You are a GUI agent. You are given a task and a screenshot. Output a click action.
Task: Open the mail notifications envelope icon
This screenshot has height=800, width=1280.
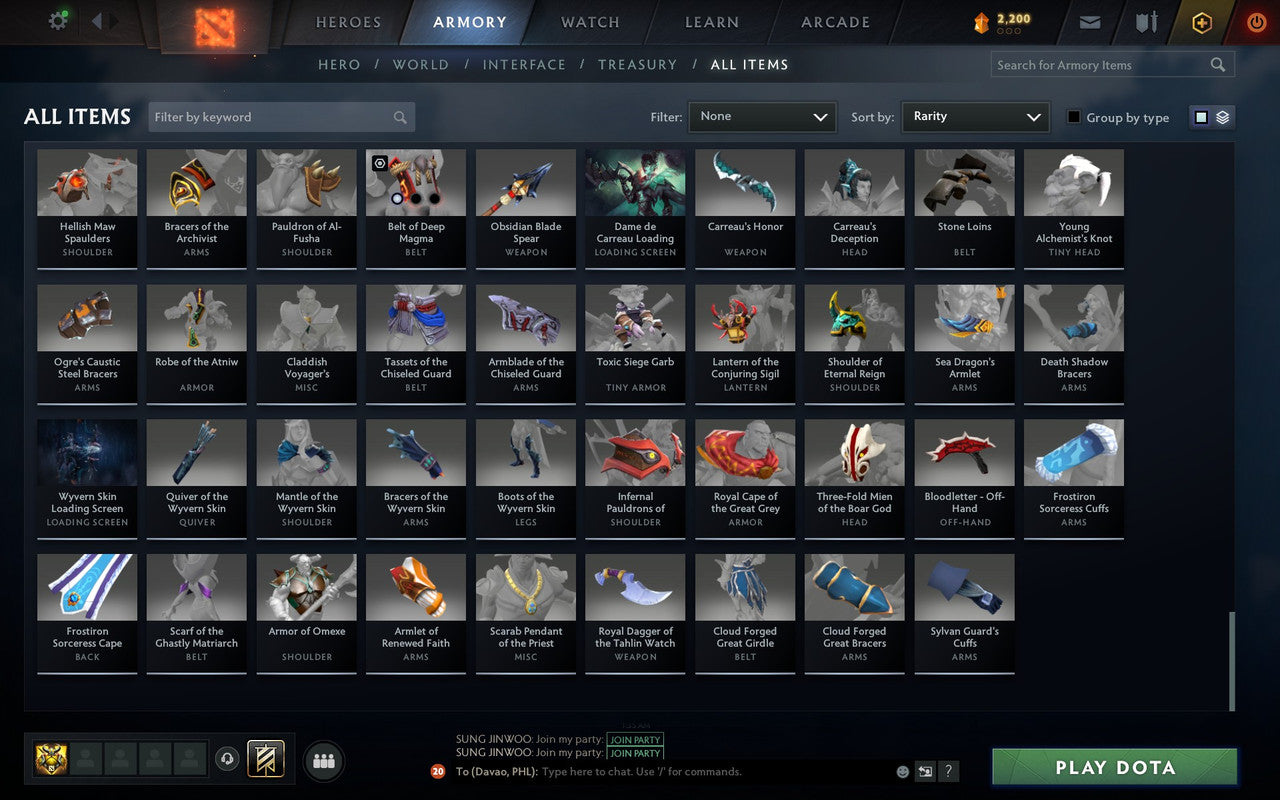[1089, 22]
